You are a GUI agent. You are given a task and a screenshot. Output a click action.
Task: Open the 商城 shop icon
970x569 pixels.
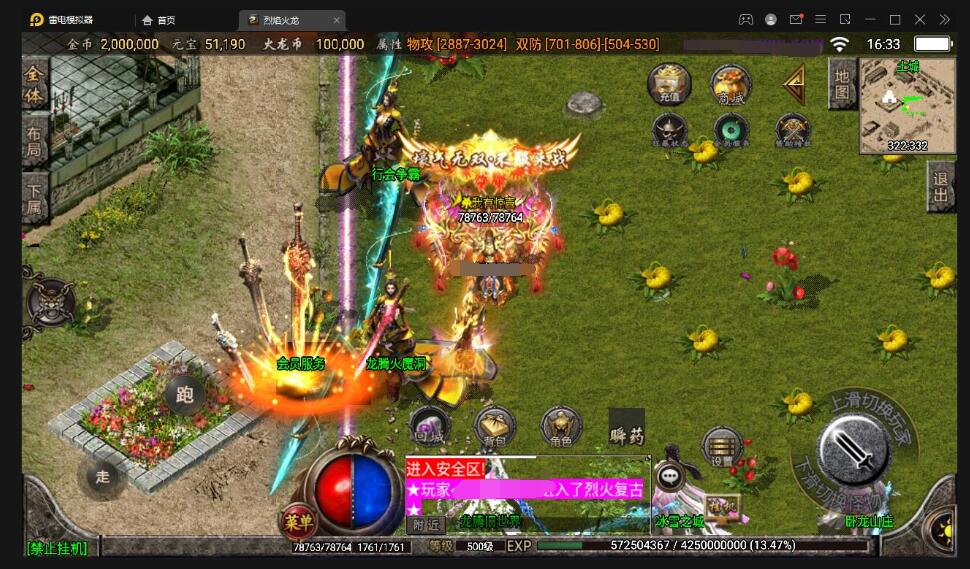[x=731, y=84]
